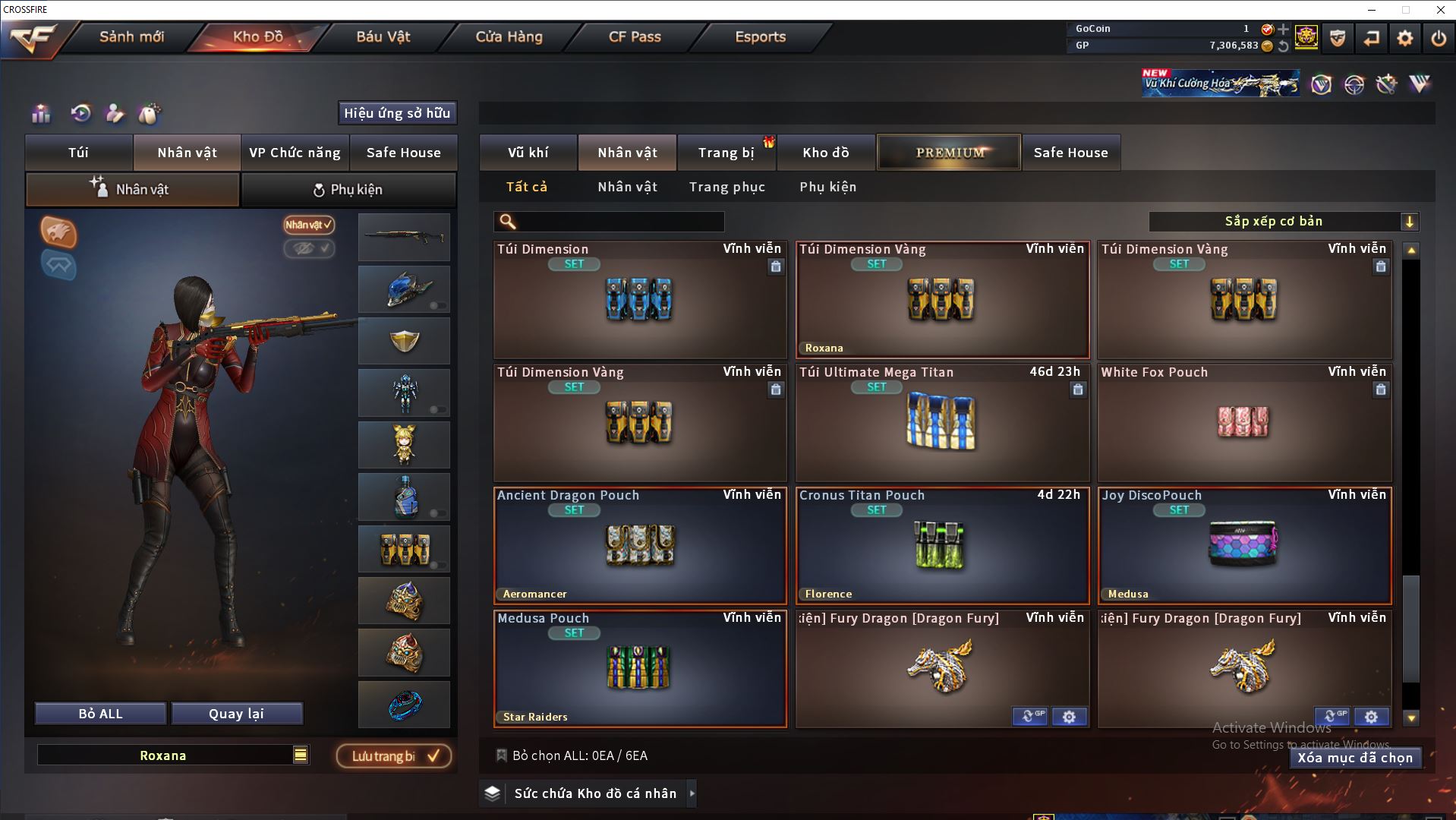The image size is (1456, 820).
Task: Save loadout with Lưu trang bị
Action: pyautogui.click(x=394, y=756)
